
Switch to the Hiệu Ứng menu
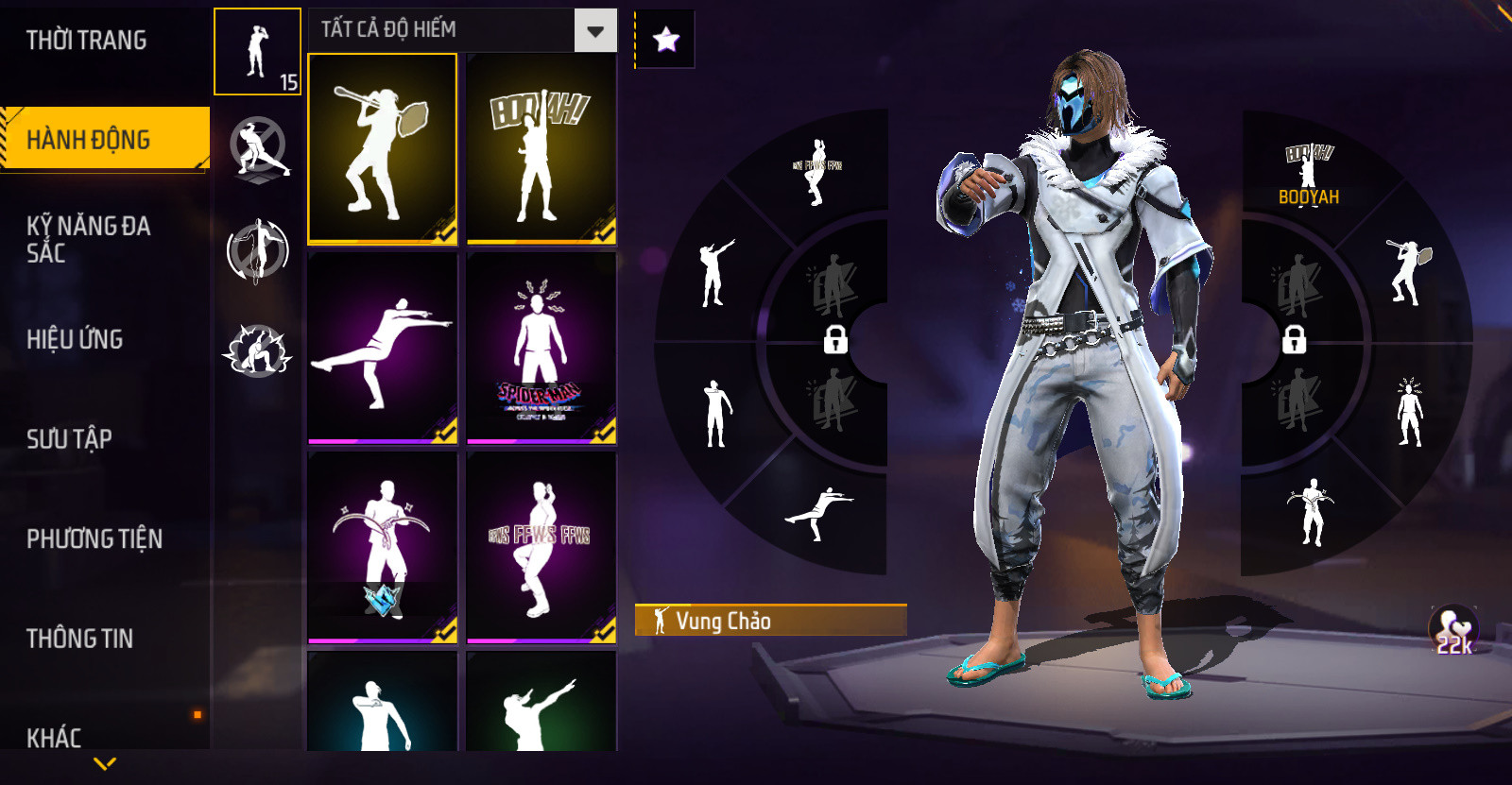click(x=75, y=339)
